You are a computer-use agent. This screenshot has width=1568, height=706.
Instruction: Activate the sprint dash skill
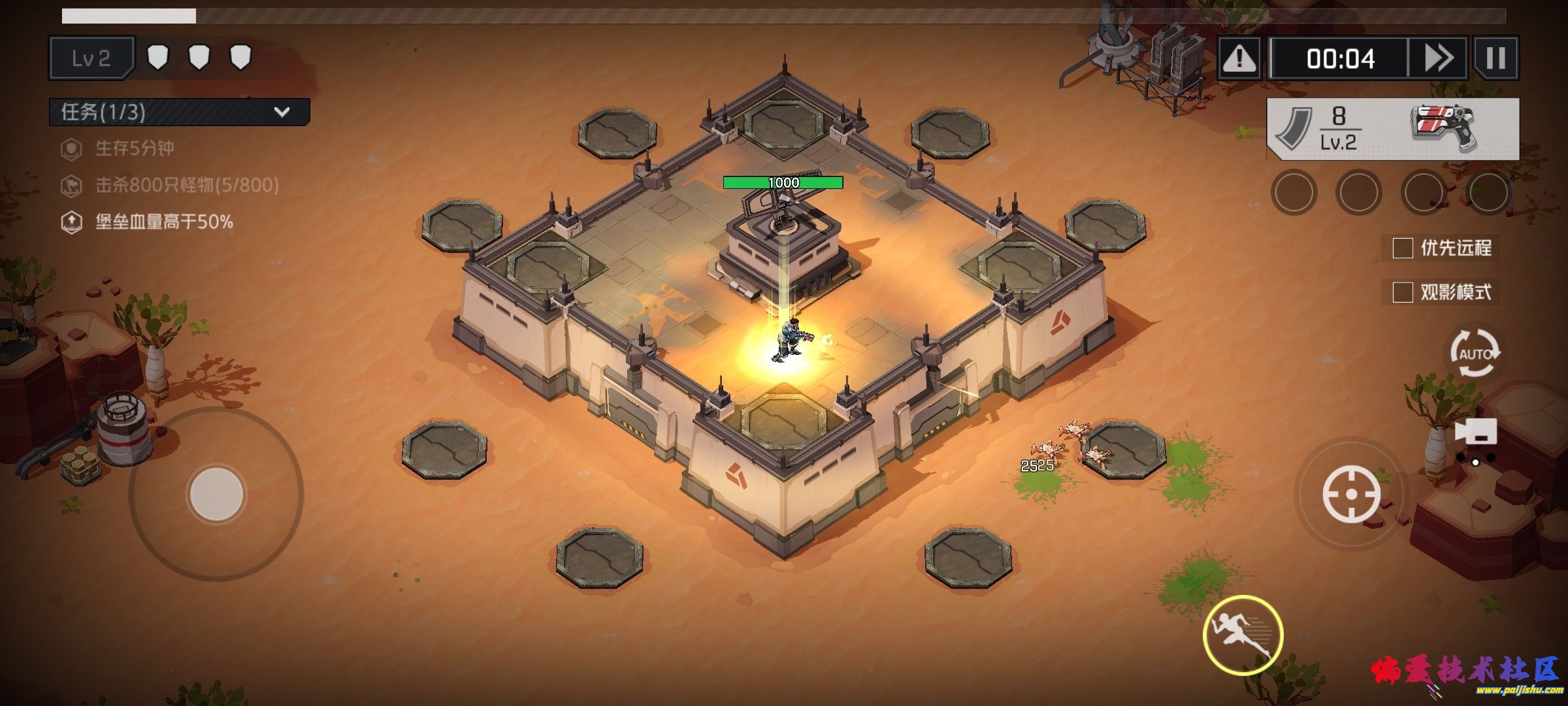pyautogui.click(x=1243, y=635)
